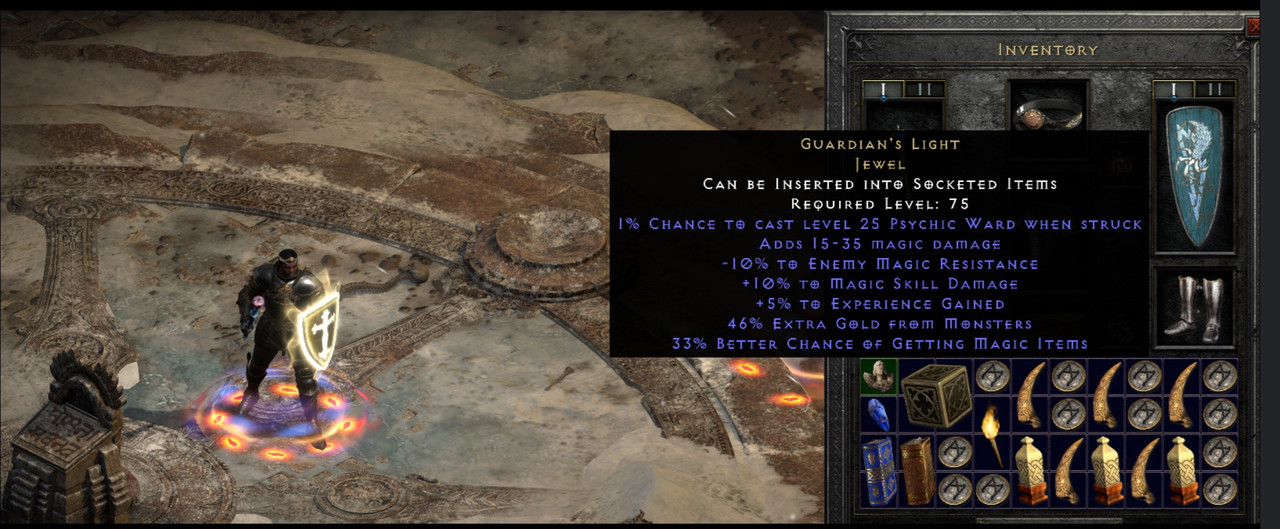The height and width of the screenshot is (529, 1280).
Task: Pick up the Horadric Cube
Action: click(934, 394)
